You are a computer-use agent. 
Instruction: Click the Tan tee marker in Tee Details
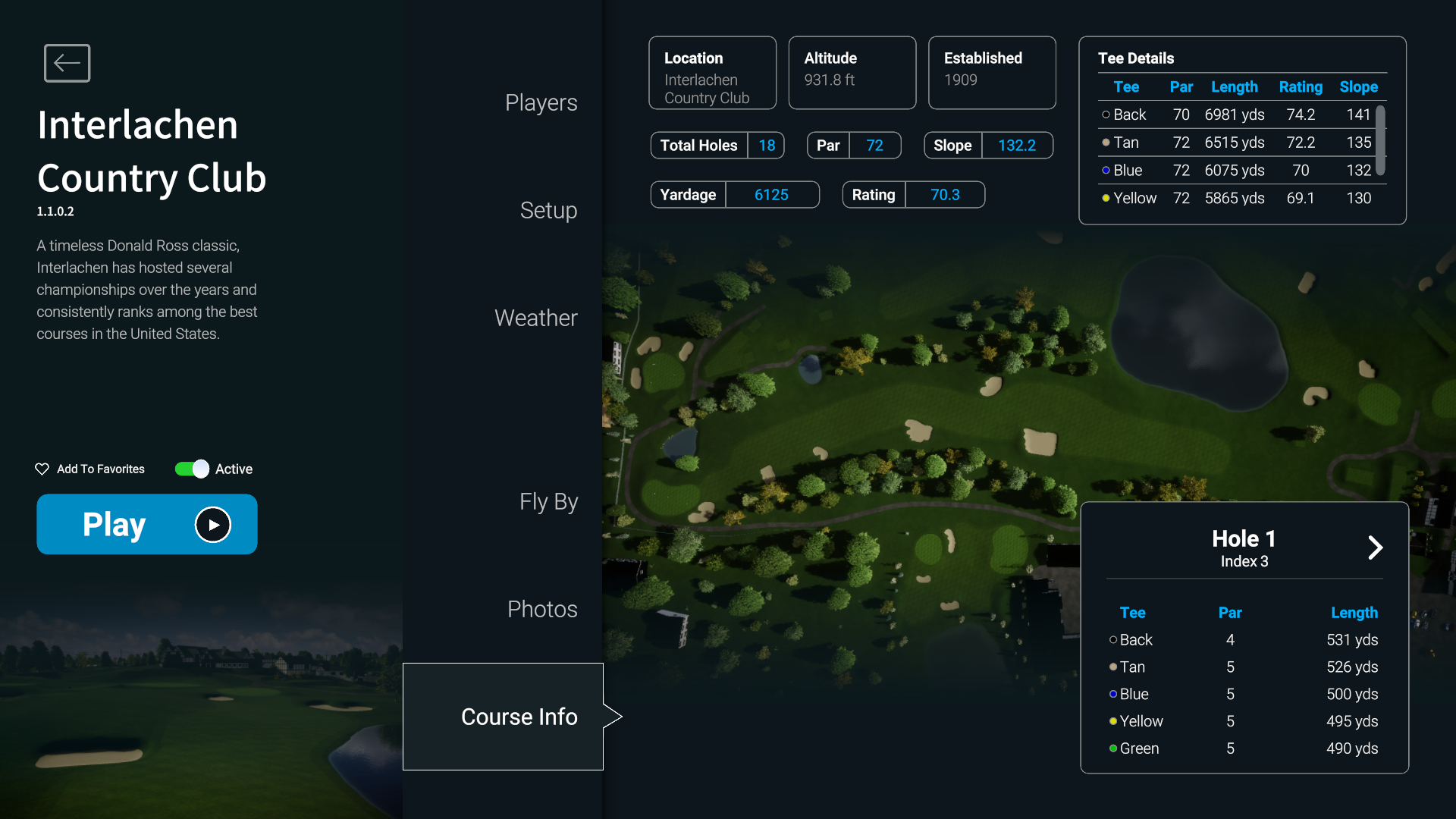pyautogui.click(x=1106, y=143)
